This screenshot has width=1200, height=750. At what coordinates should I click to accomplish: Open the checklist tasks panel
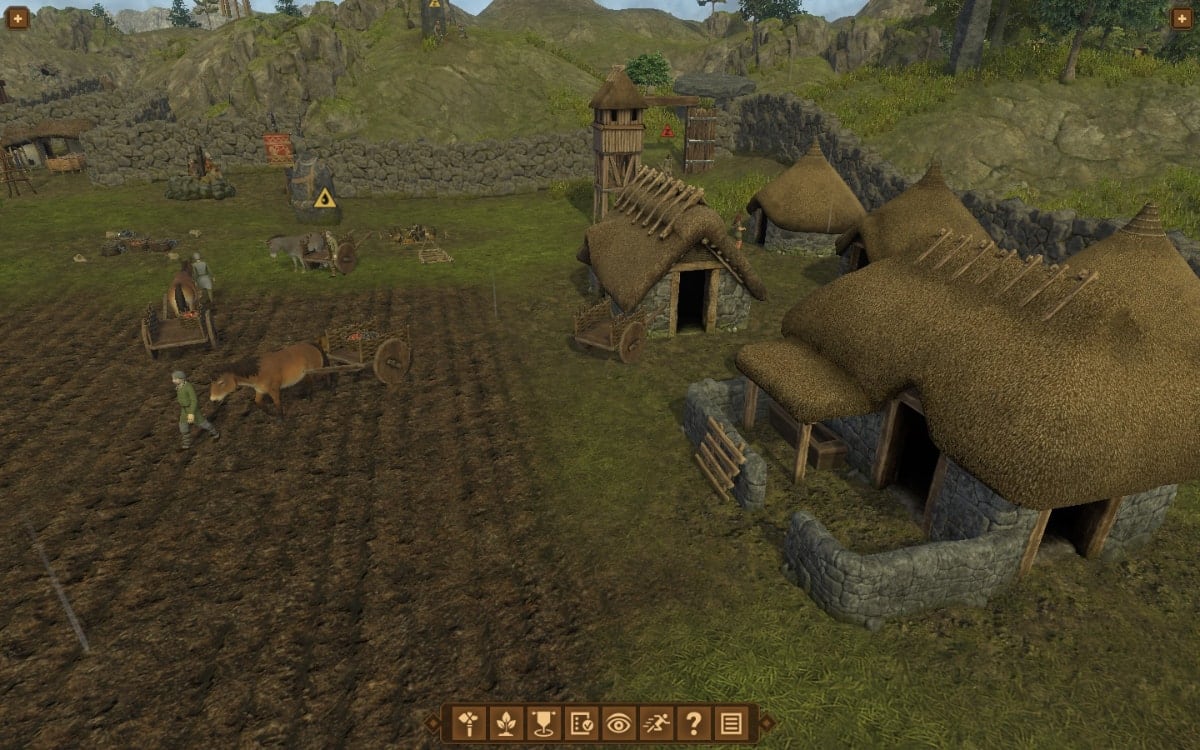(x=581, y=722)
